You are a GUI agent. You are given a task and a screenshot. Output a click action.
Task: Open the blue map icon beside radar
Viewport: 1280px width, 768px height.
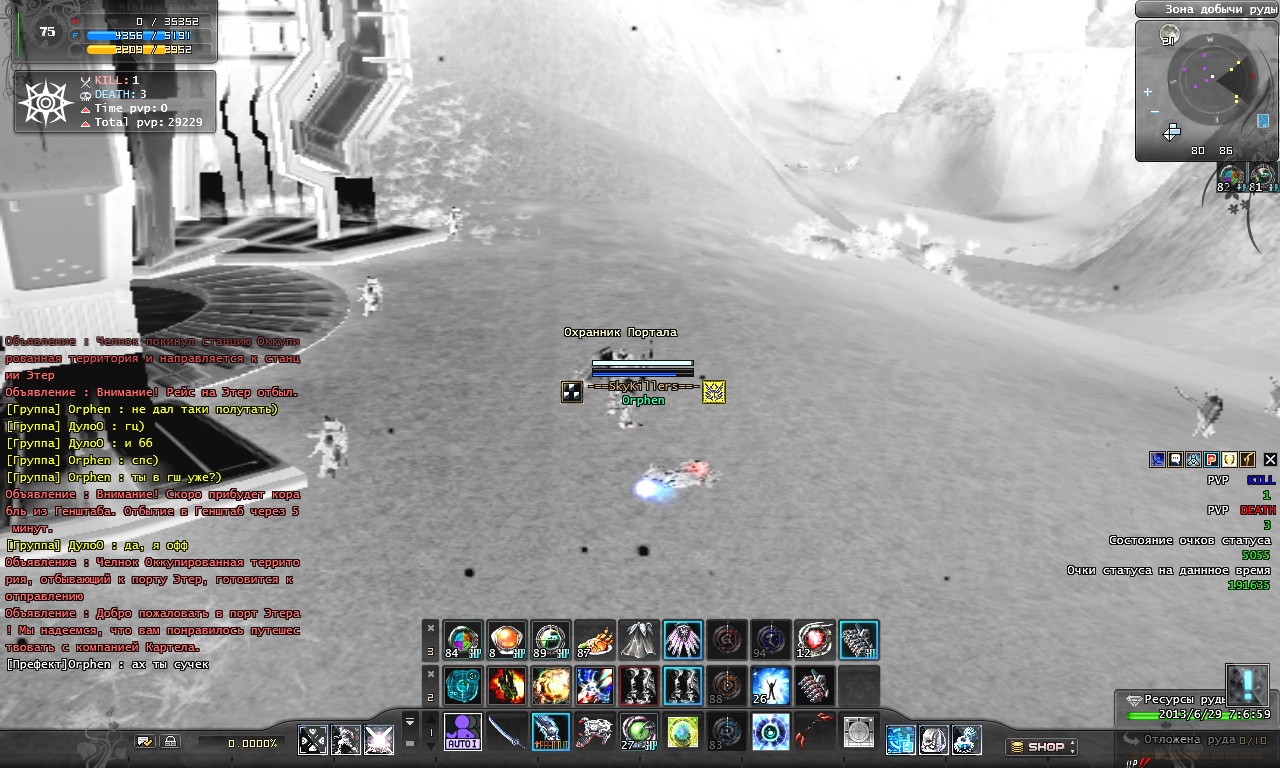pyautogui.click(x=1262, y=121)
